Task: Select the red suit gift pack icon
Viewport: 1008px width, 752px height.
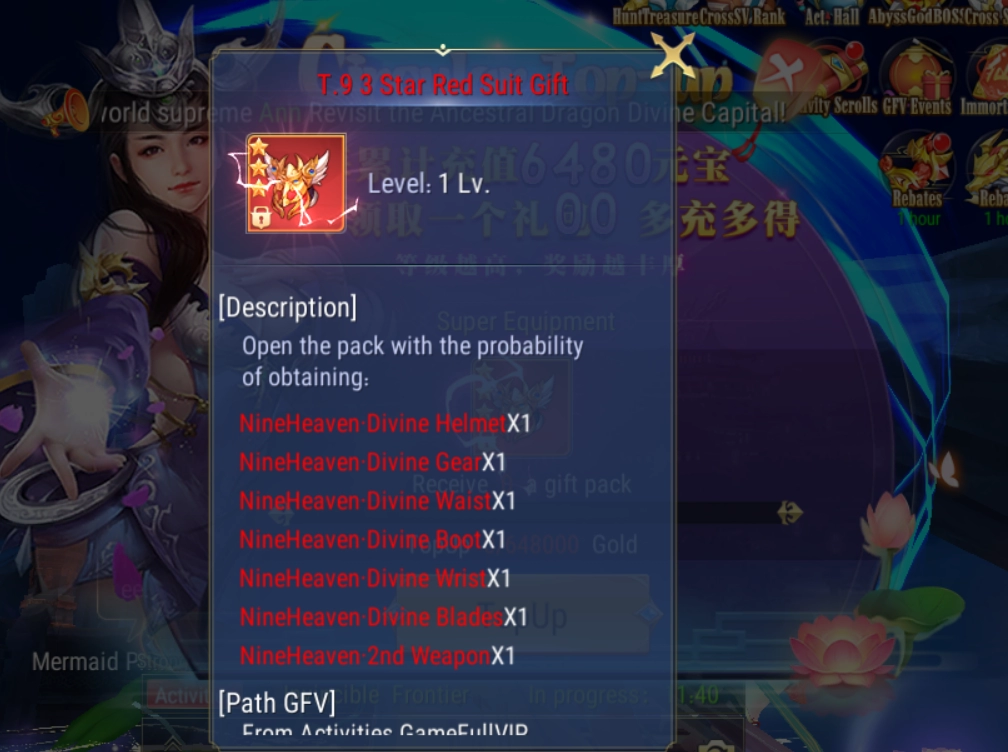Action: click(296, 183)
